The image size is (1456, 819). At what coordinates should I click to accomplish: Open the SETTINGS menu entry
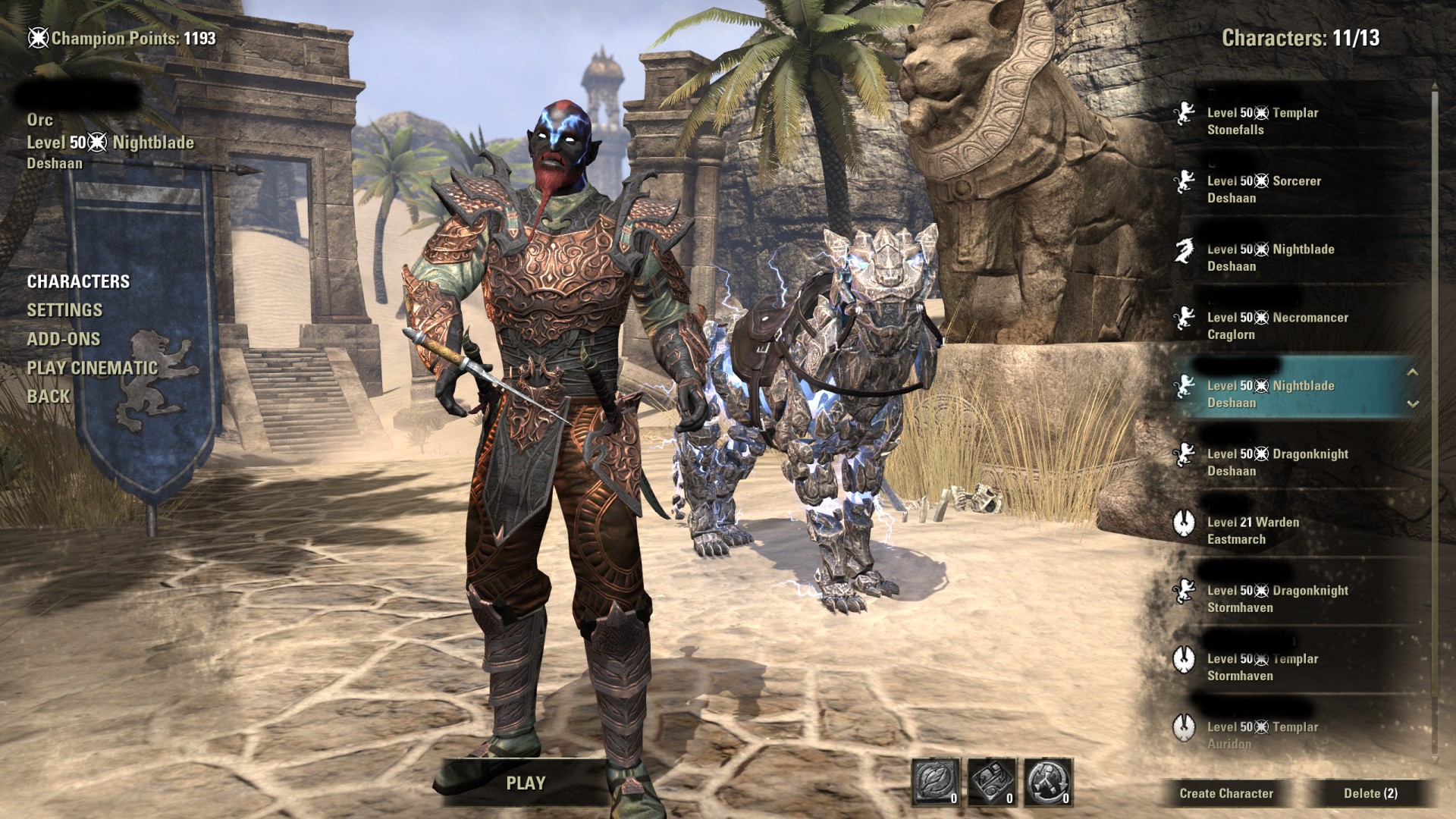64,310
